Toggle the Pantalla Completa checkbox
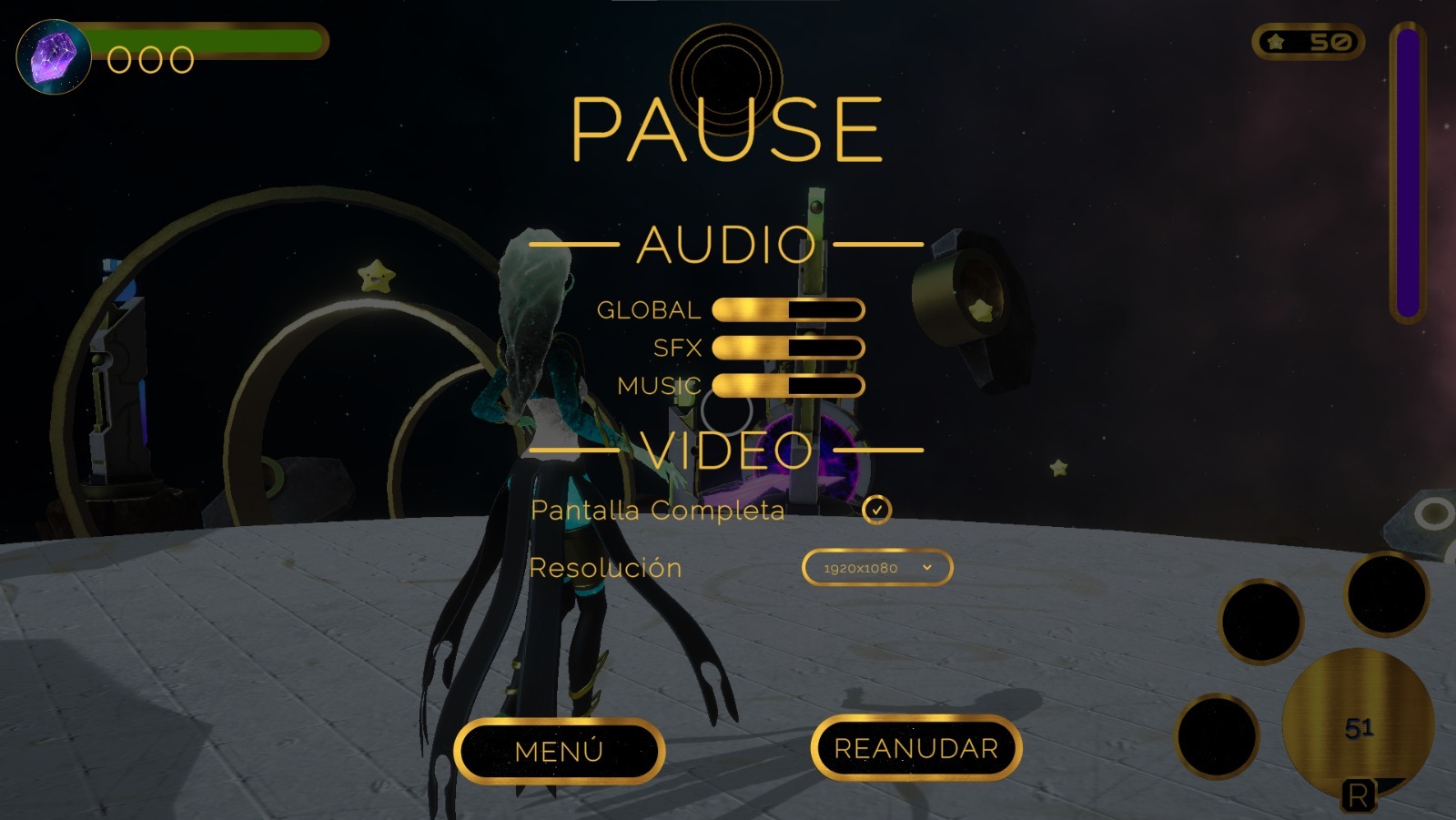The image size is (1456, 820). tap(875, 511)
